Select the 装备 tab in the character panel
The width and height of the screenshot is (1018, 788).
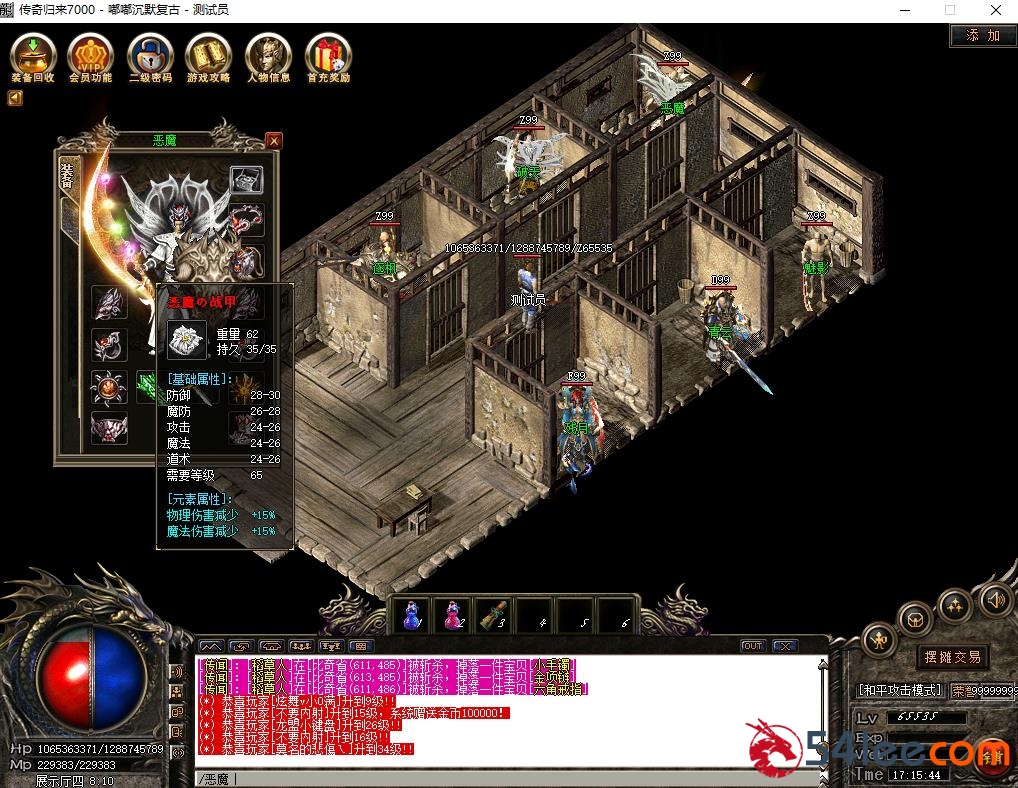tap(67, 177)
